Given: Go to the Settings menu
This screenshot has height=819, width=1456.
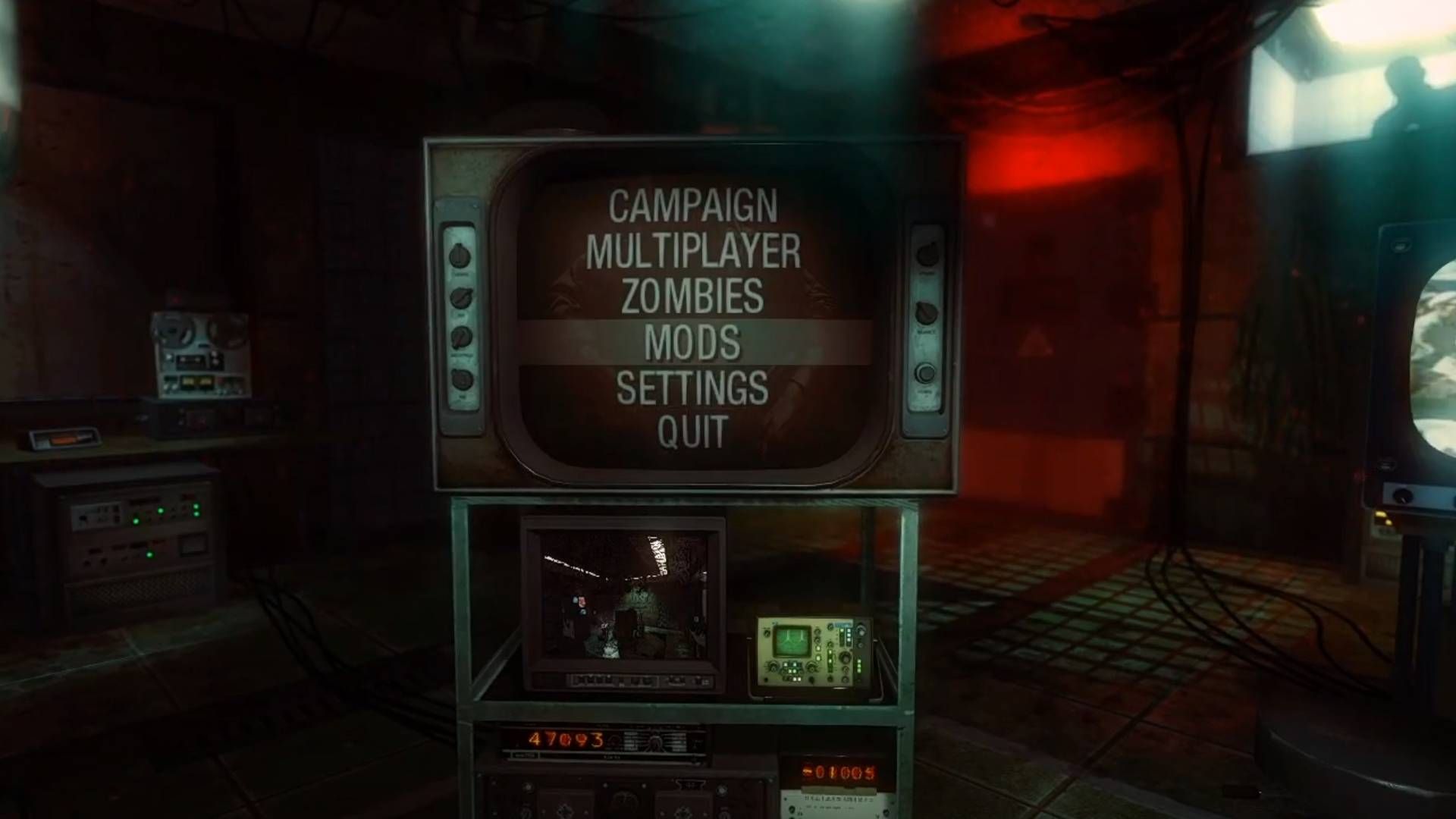Looking at the screenshot, I should click(693, 388).
